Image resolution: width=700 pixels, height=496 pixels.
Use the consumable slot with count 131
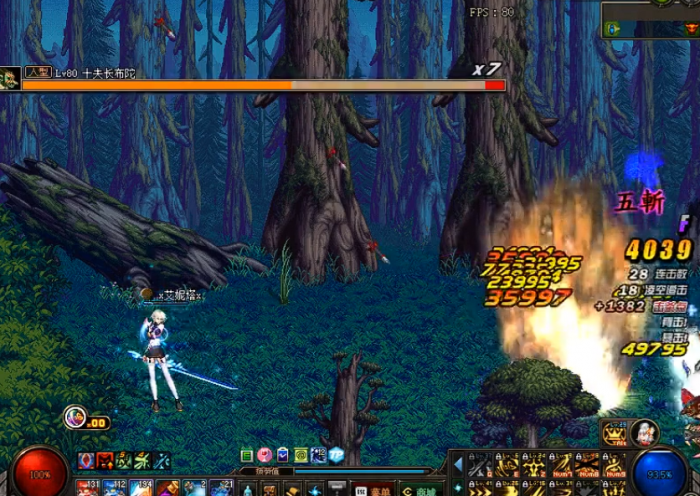pyautogui.click(x=87, y=488)
